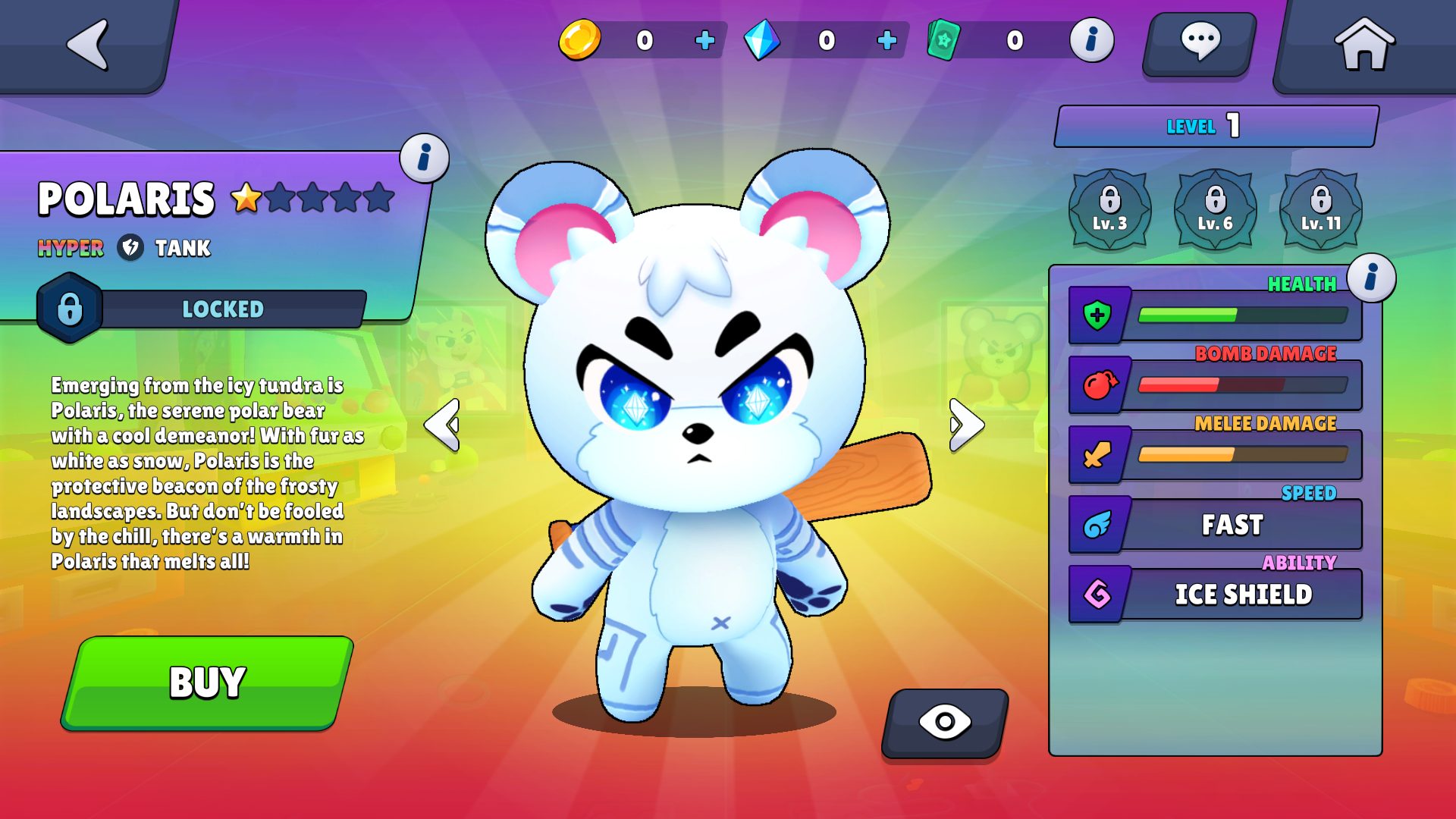The width and height of the screenshot is (1456, 819).
Task: Select the locked Lv. 6 perk badge
Action: pos(1215,209)
